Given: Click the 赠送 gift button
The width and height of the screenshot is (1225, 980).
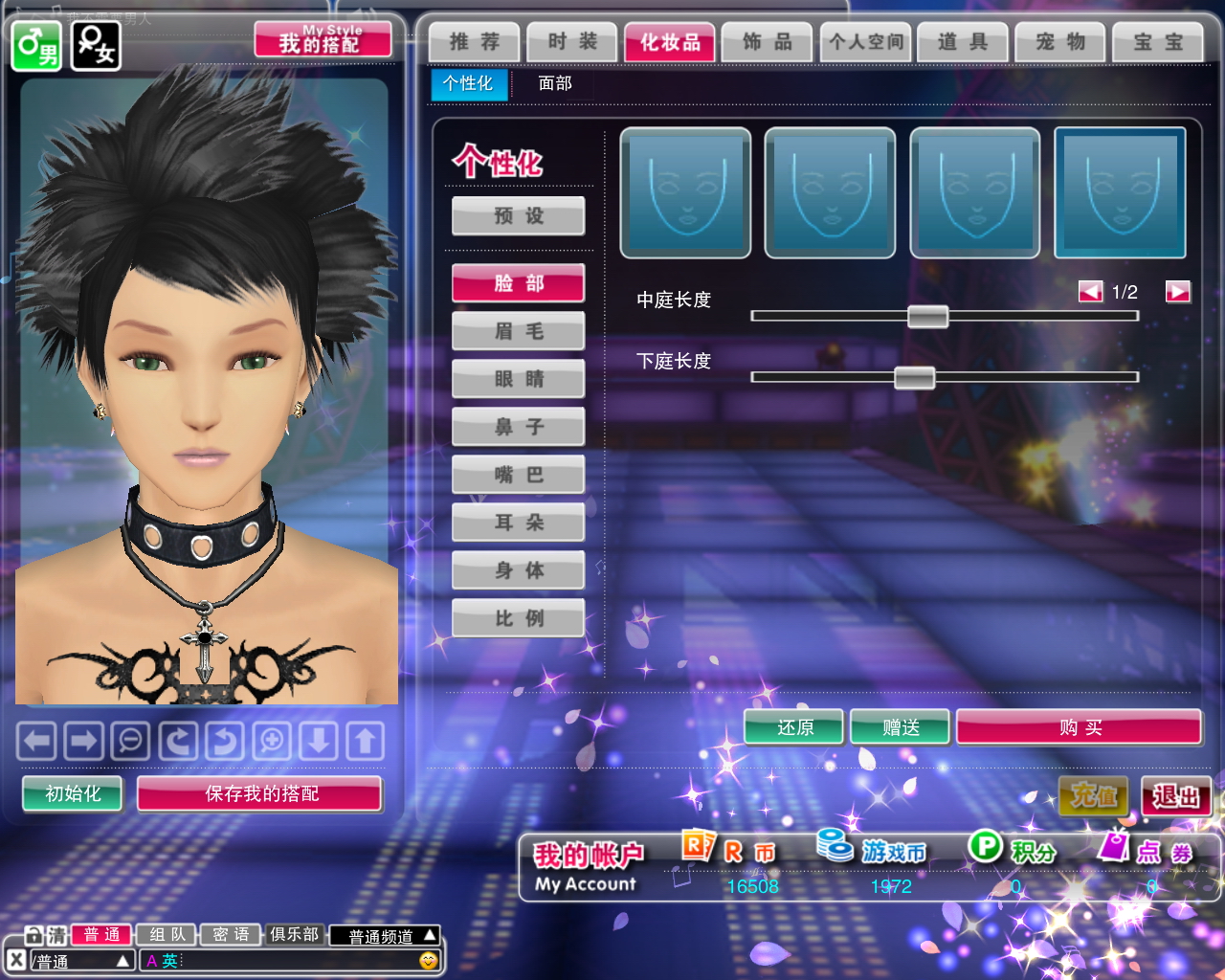Looking at the screenshot, I should [x=900, y=727].
